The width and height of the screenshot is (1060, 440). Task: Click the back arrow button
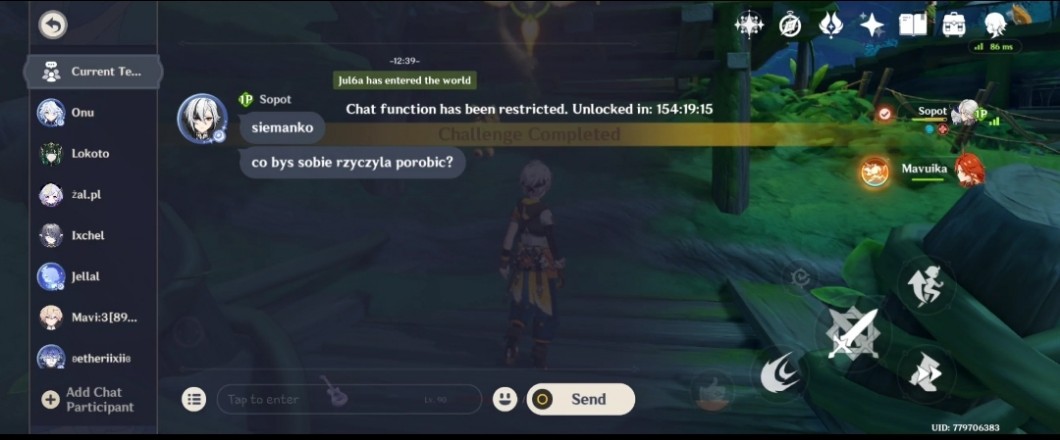(52, 25)
